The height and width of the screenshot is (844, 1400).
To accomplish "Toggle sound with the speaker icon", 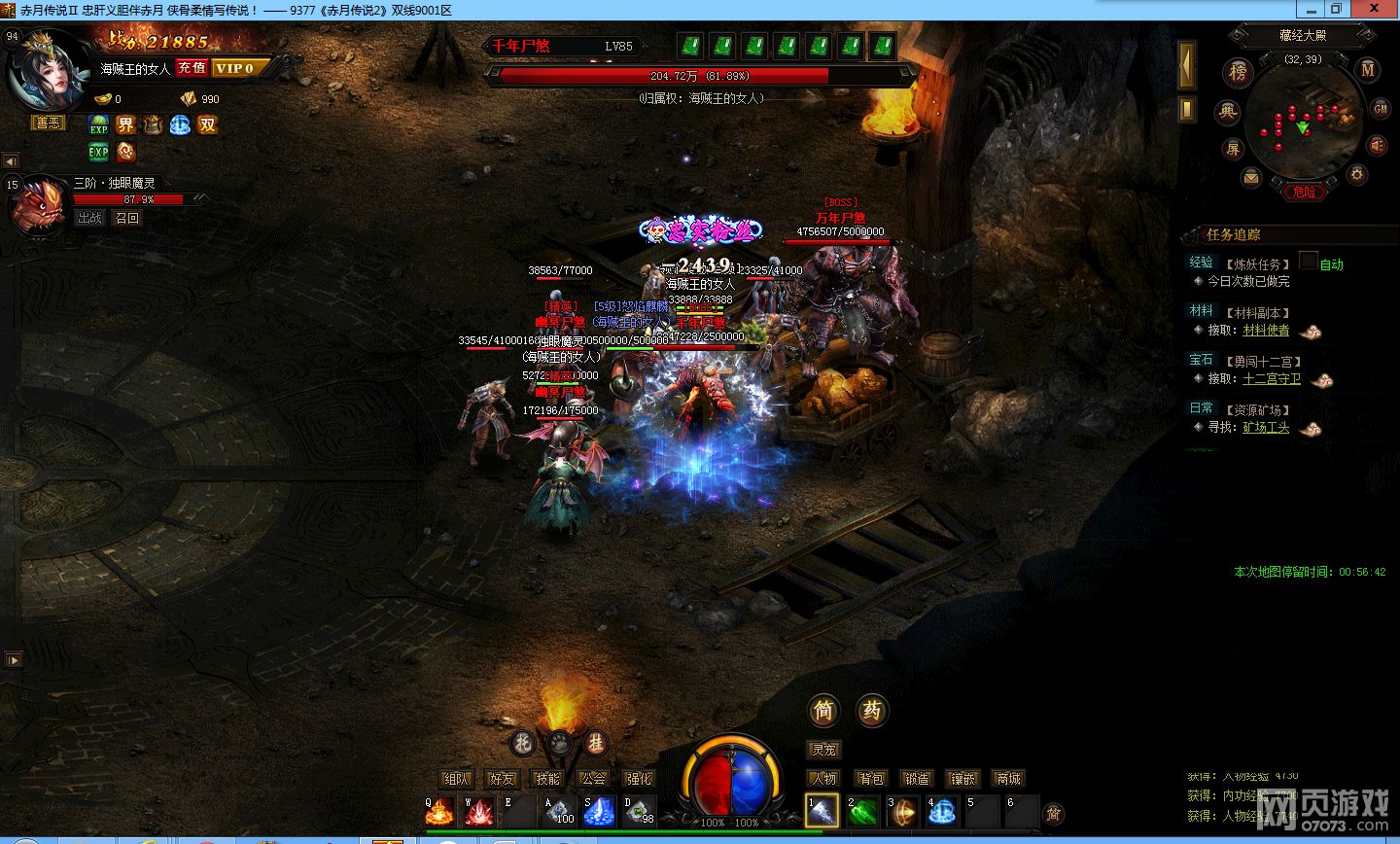I will pyautogui.click(x=1377, y=145).
